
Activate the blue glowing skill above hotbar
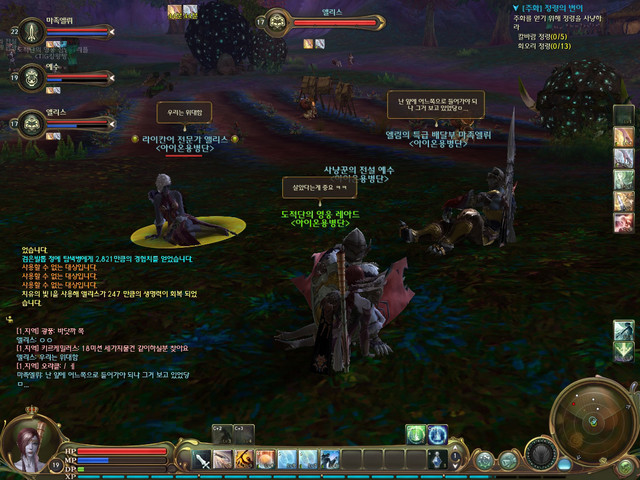coord(437,434)
